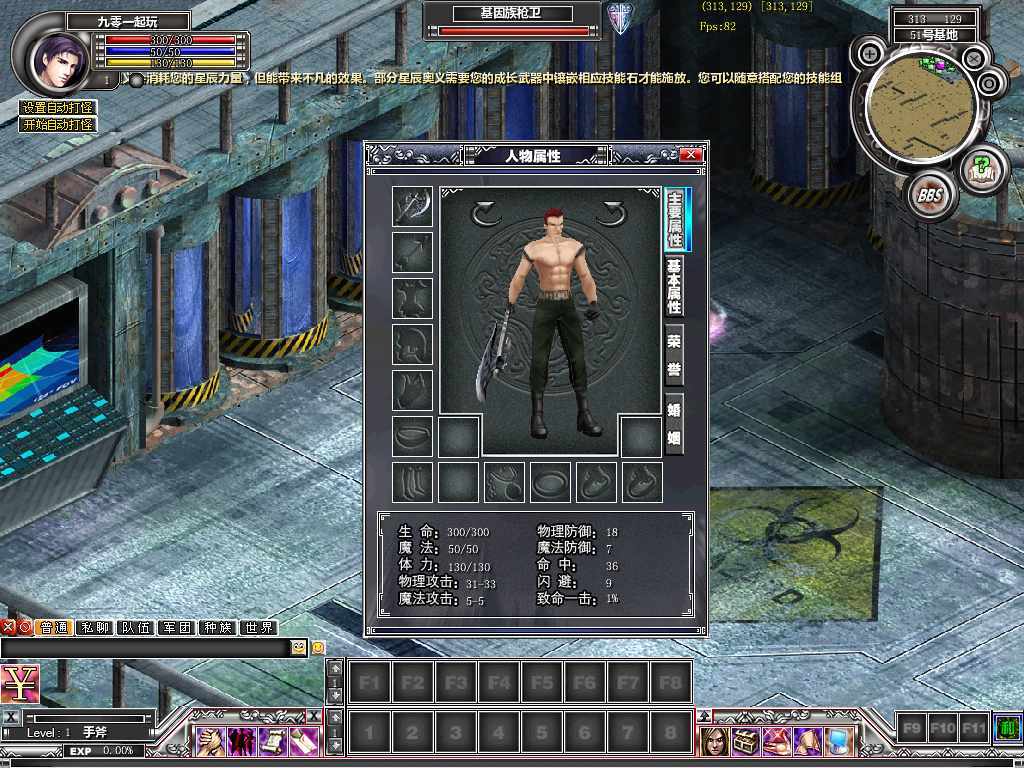The height and width of the screenshot is (768, 1024).
Task: Open the BBS forum button
Action: click(x=929, y=196)
